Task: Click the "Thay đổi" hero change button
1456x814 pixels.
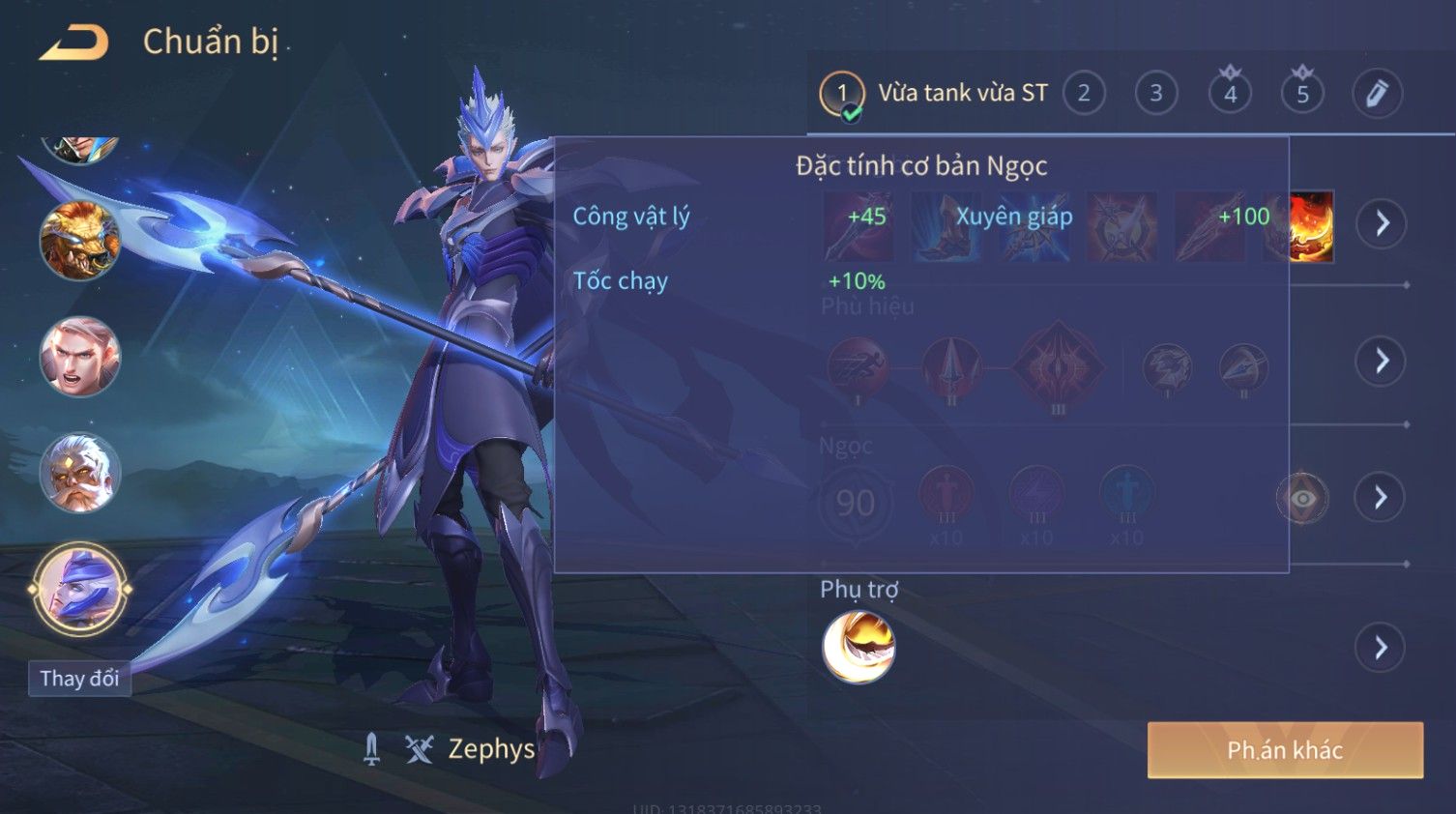Action: (79, 679)
